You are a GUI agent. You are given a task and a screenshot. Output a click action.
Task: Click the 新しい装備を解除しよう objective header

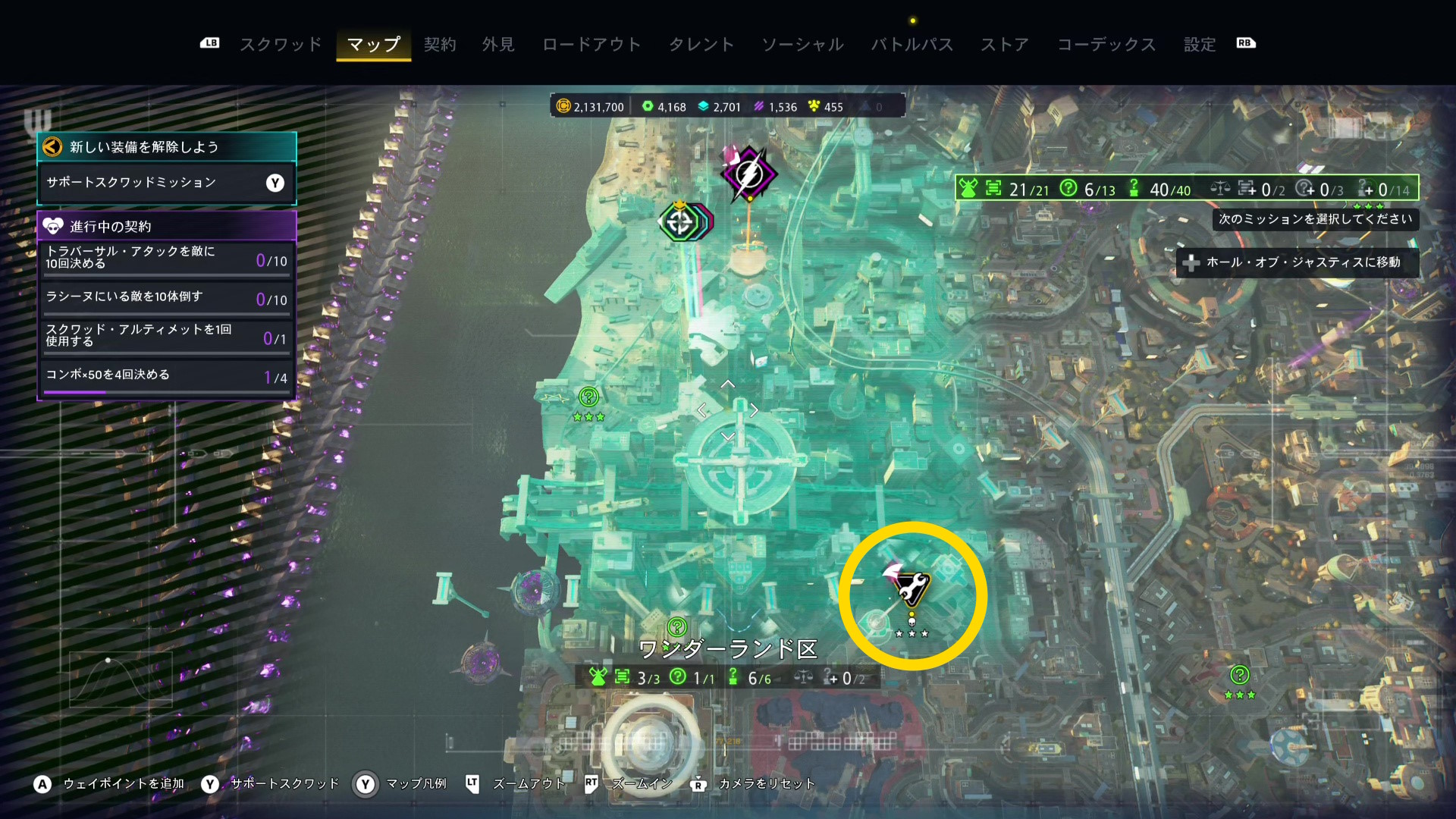click(166, 147)
